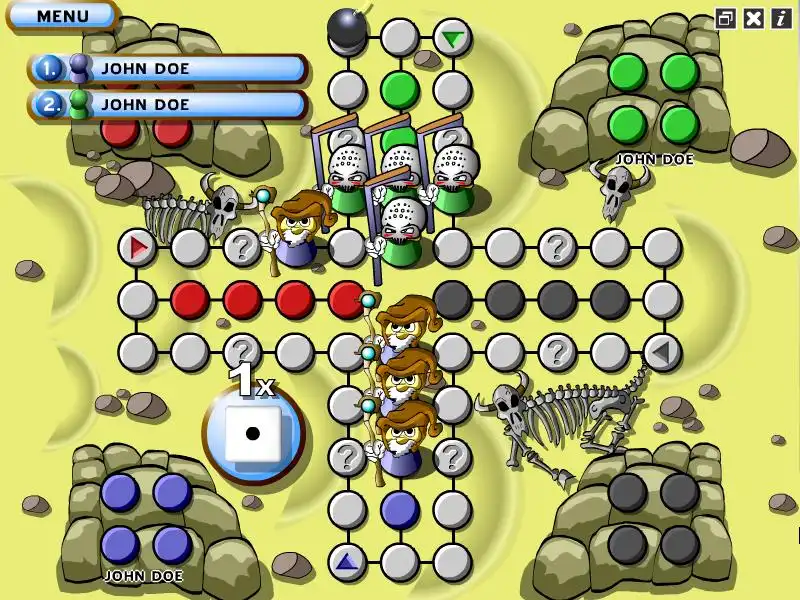Open the MENU button
This screenshot has width=800, height=600.
point(62,15)
